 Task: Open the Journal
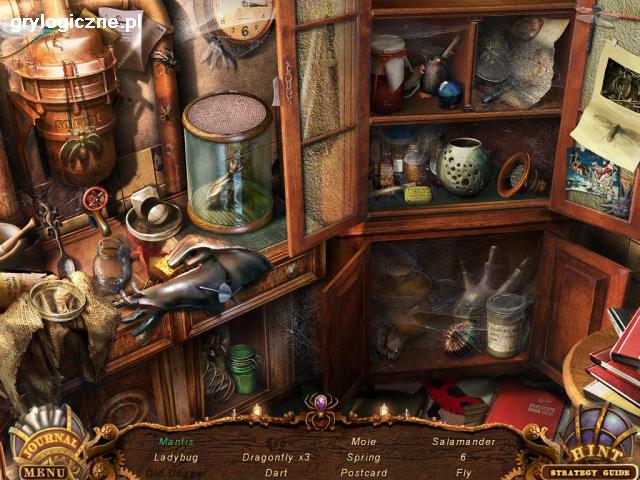(46, 439)
